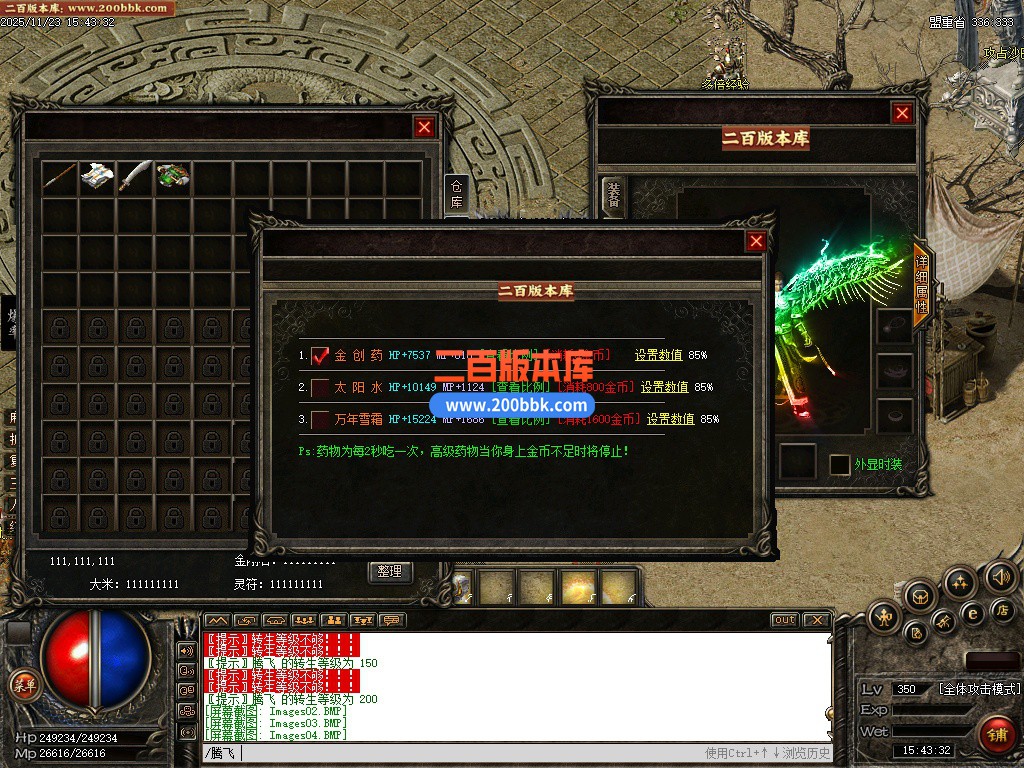
Task: Click 设置数值 on the 万年雪霜 row
Action: click(670, 419)
